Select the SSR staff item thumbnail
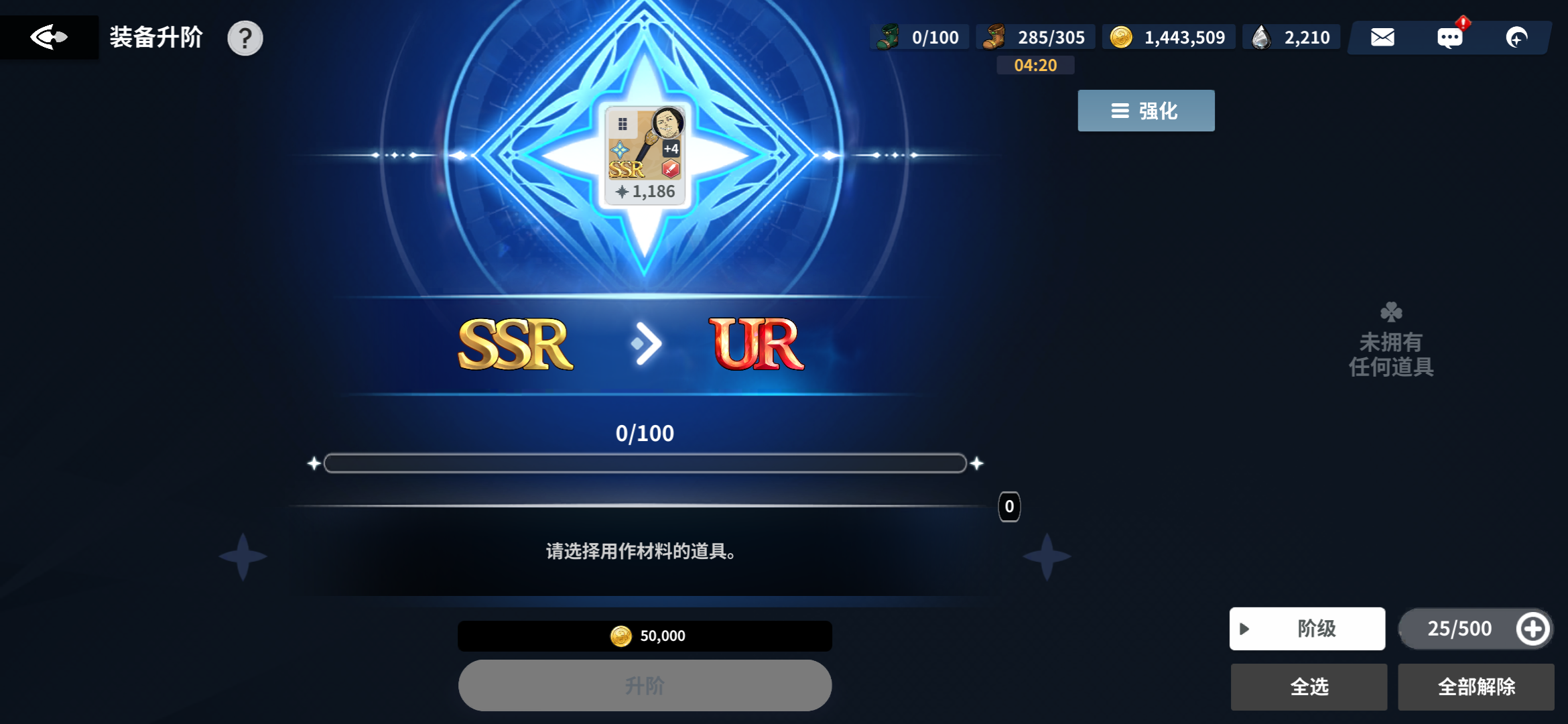 [645, 154]
